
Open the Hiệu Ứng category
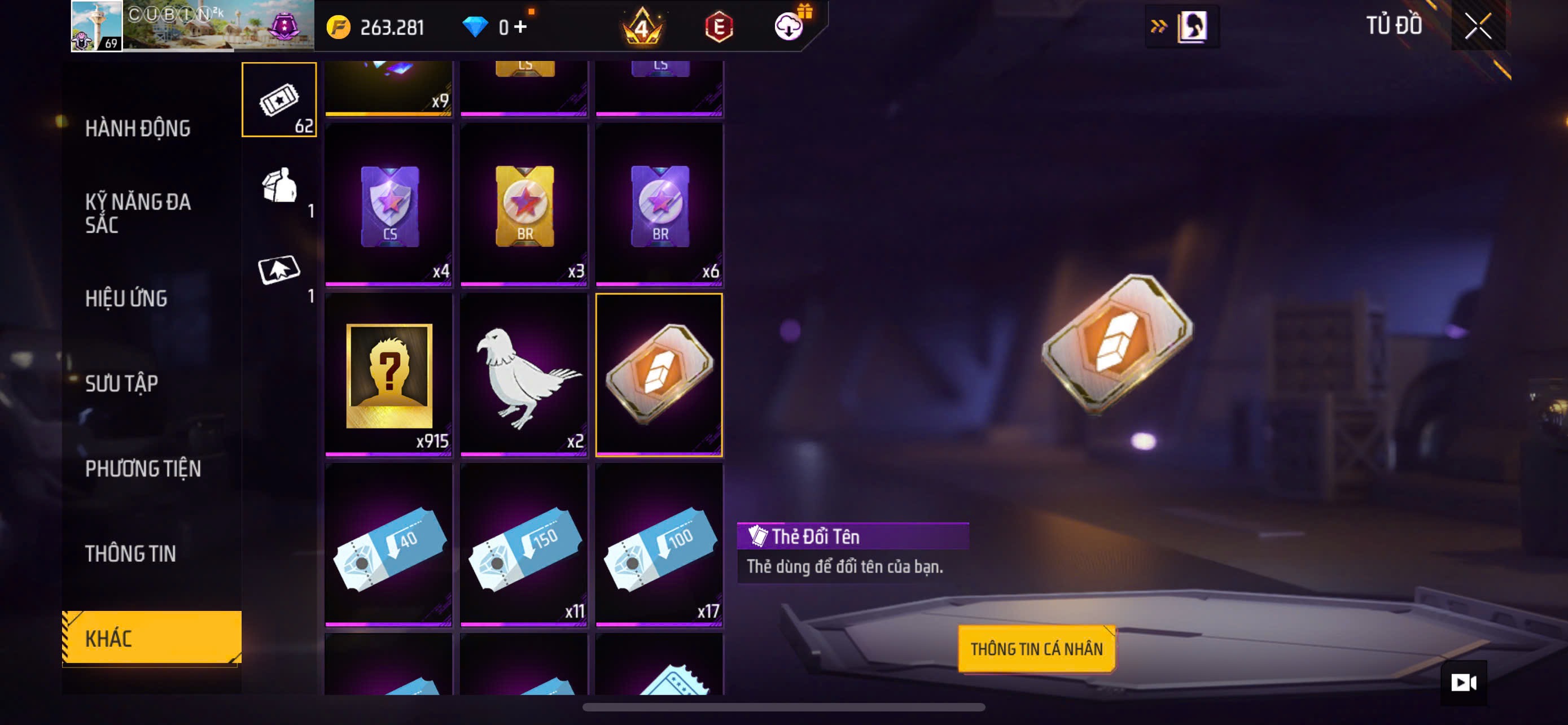pos(126,298)
